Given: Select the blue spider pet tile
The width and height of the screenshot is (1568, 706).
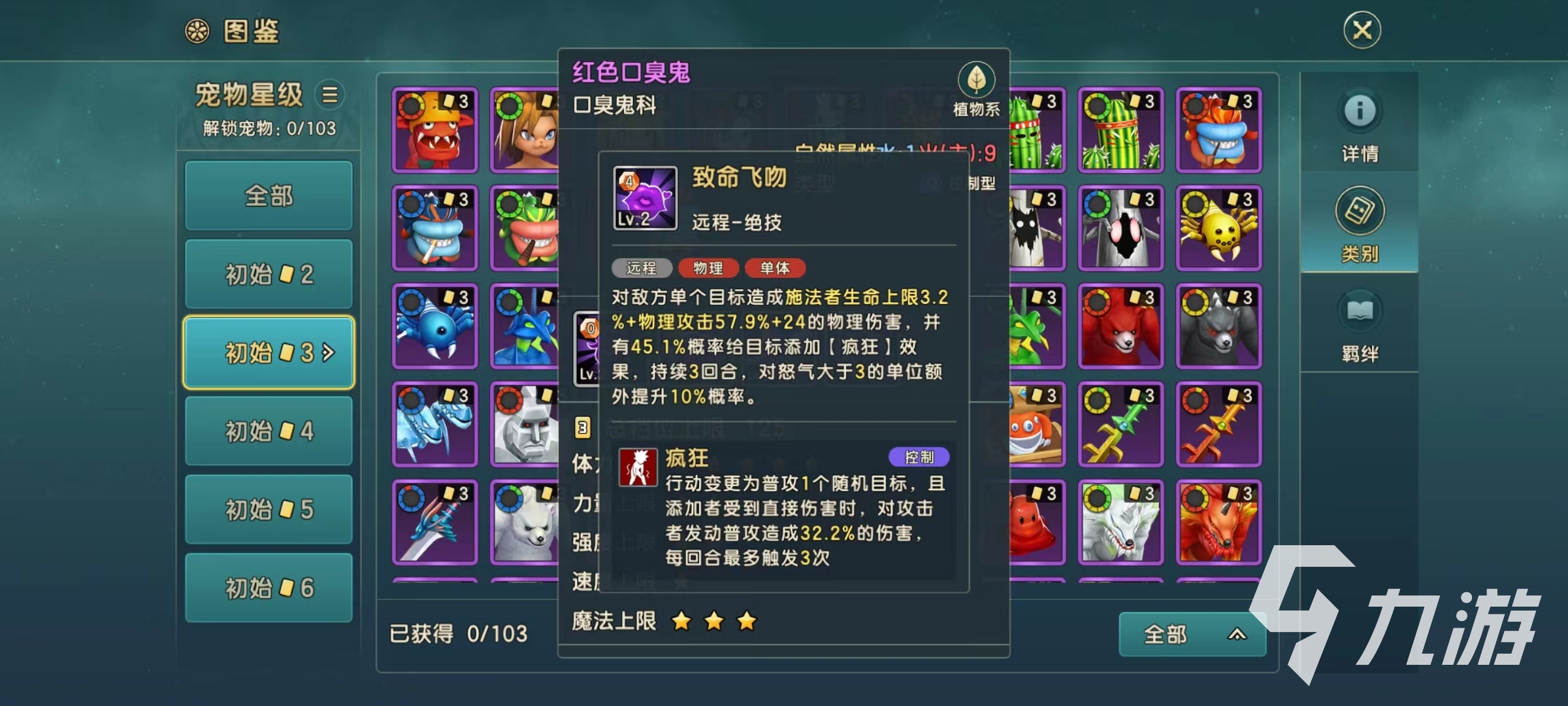Looking at the screenshot, I should tap(435, 326).
